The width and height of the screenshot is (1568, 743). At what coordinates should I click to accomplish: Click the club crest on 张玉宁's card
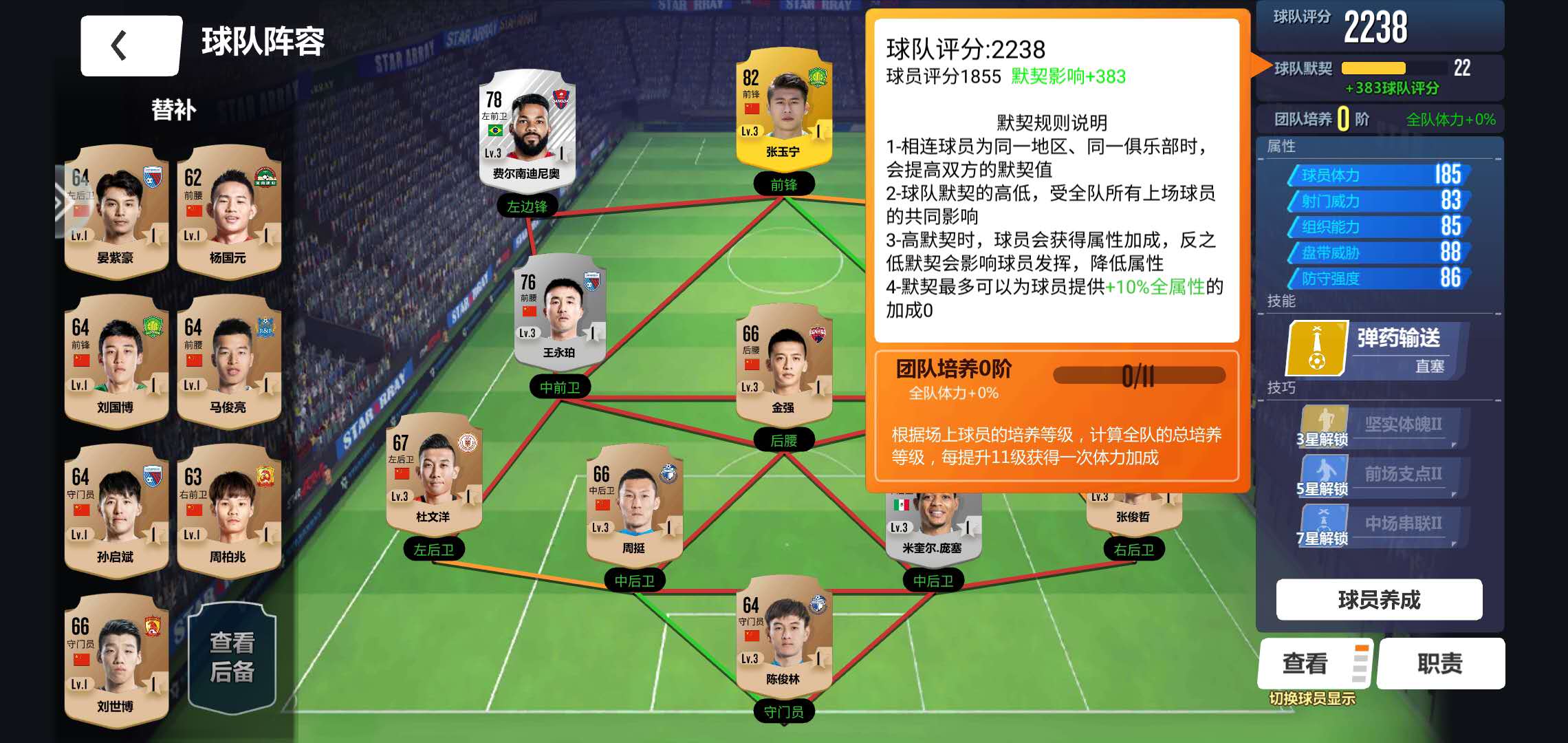(817, 77)
